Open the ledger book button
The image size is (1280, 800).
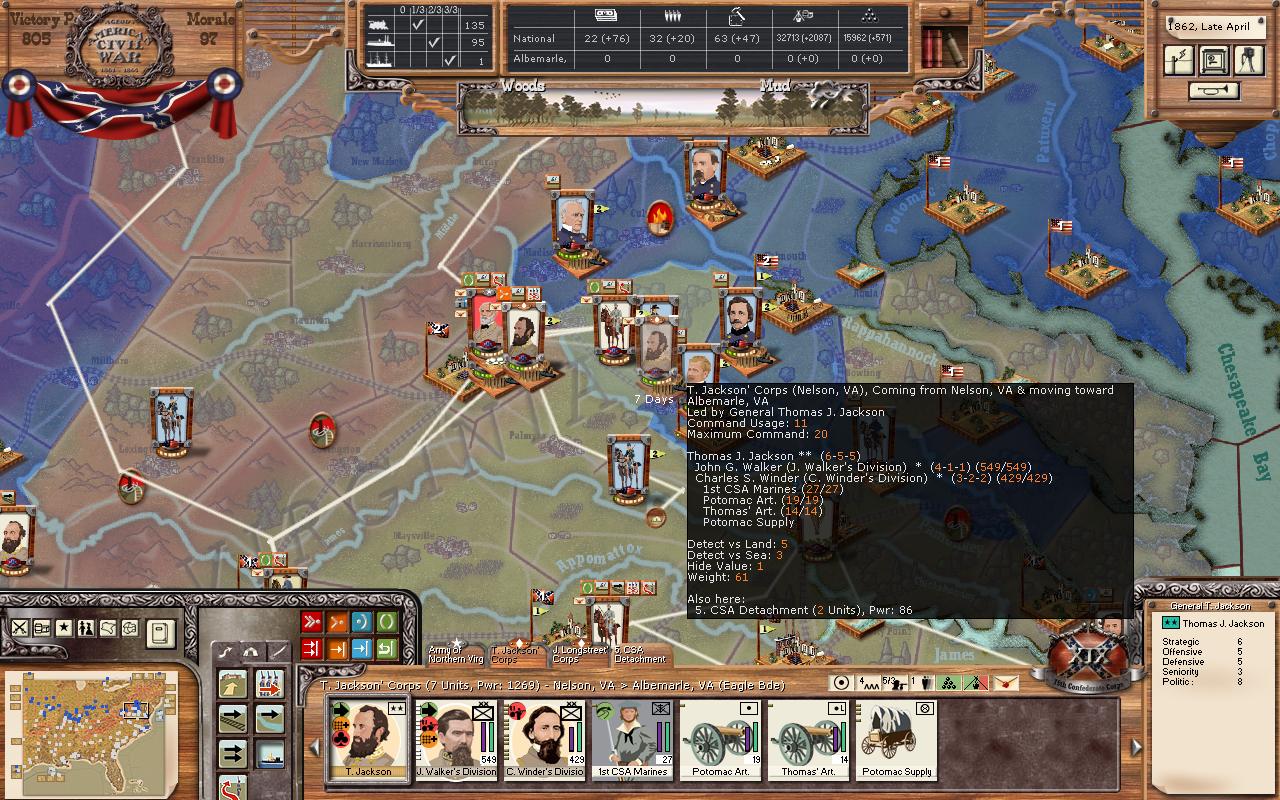point(160,632)
